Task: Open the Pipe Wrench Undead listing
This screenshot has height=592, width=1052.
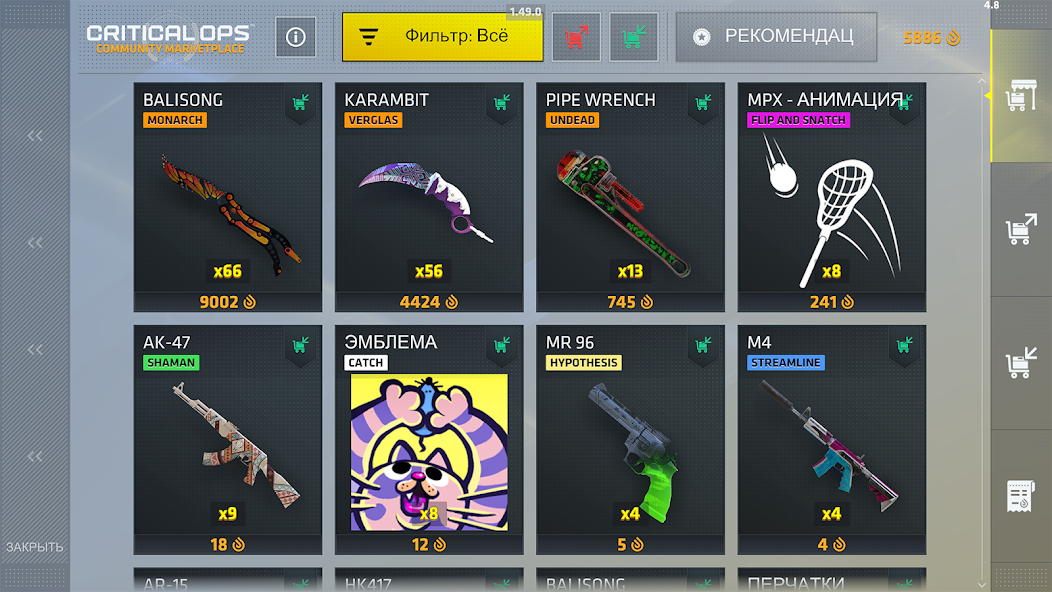Action: click(x=630, y=198)
